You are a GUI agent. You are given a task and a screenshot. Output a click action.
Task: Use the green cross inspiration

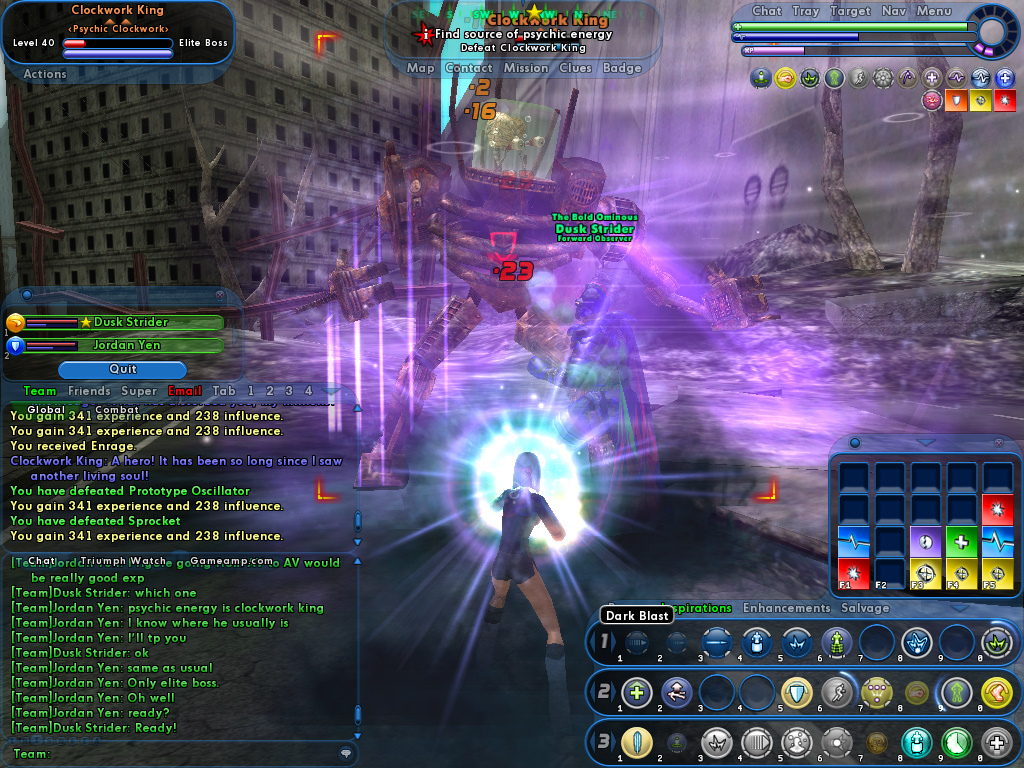961,541
